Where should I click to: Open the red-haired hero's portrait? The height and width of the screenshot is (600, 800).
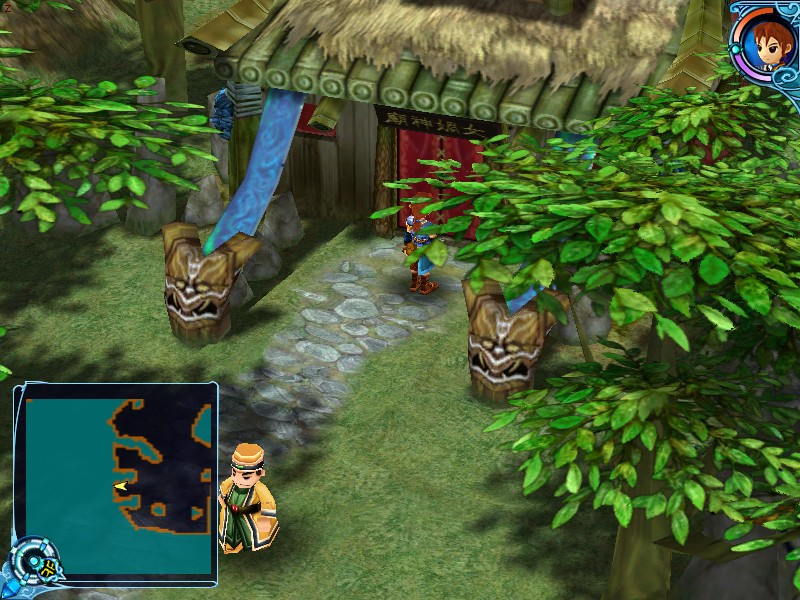tap(765, 40)
